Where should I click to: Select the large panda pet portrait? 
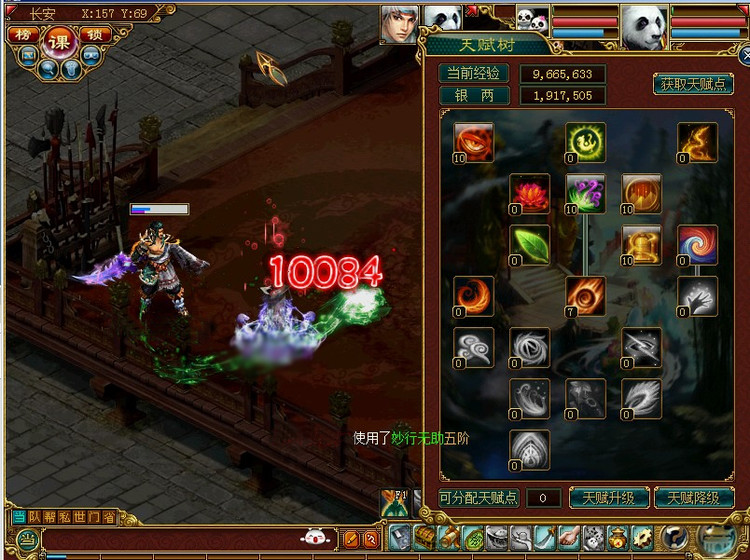click(644, 26)
